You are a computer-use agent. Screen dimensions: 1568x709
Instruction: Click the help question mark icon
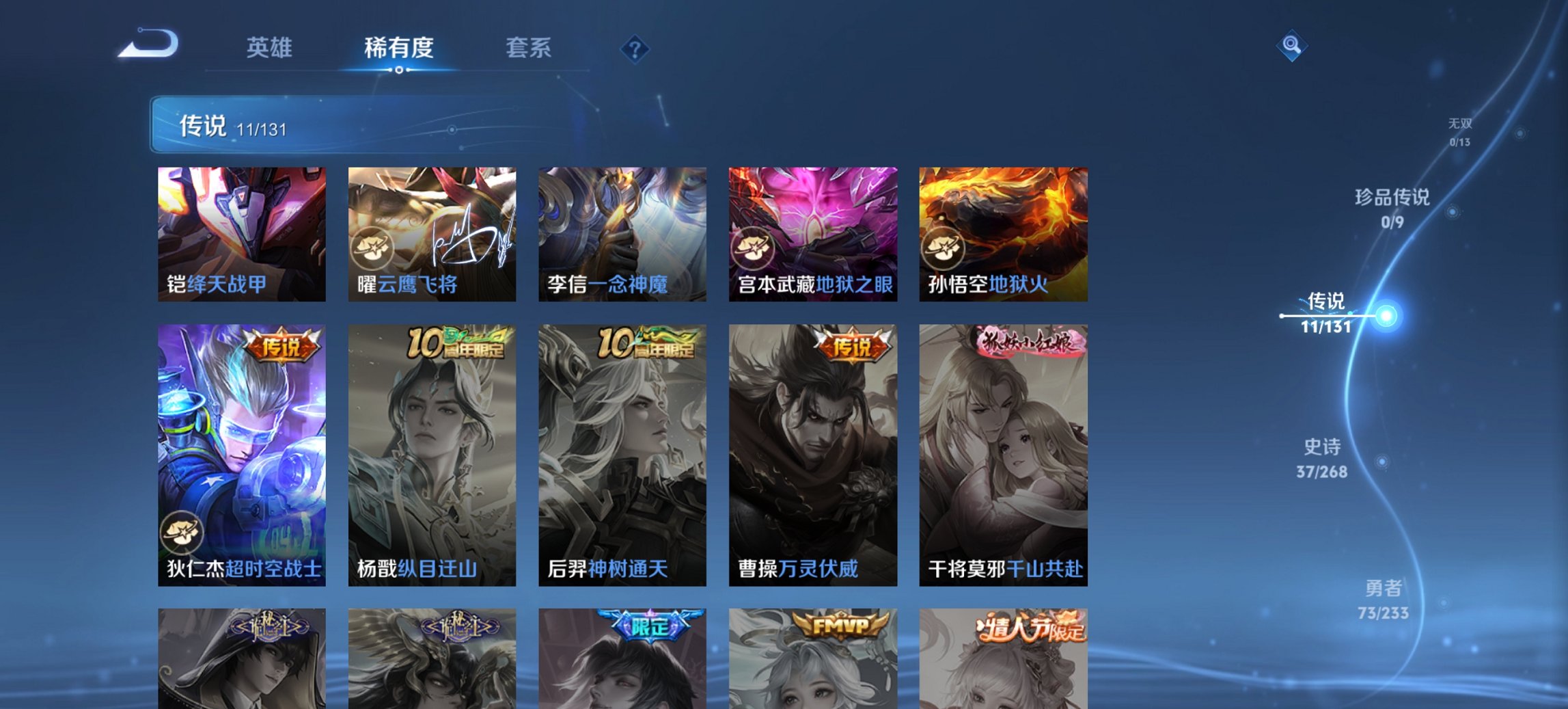[x=635, y=48]
